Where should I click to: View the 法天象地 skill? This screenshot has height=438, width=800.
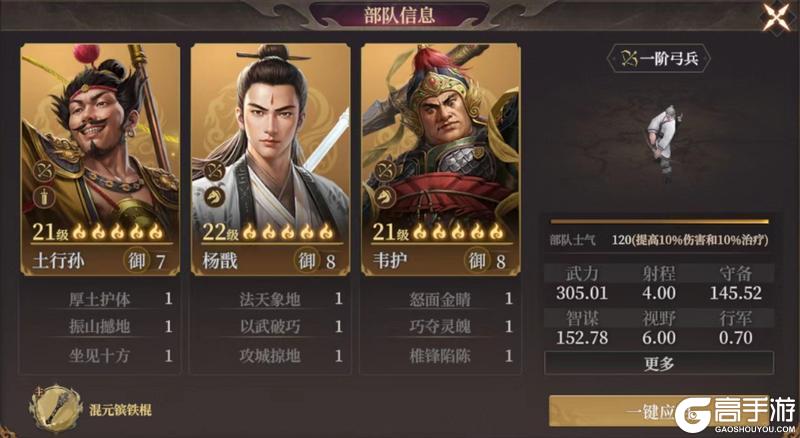click(x=270, y=299)
